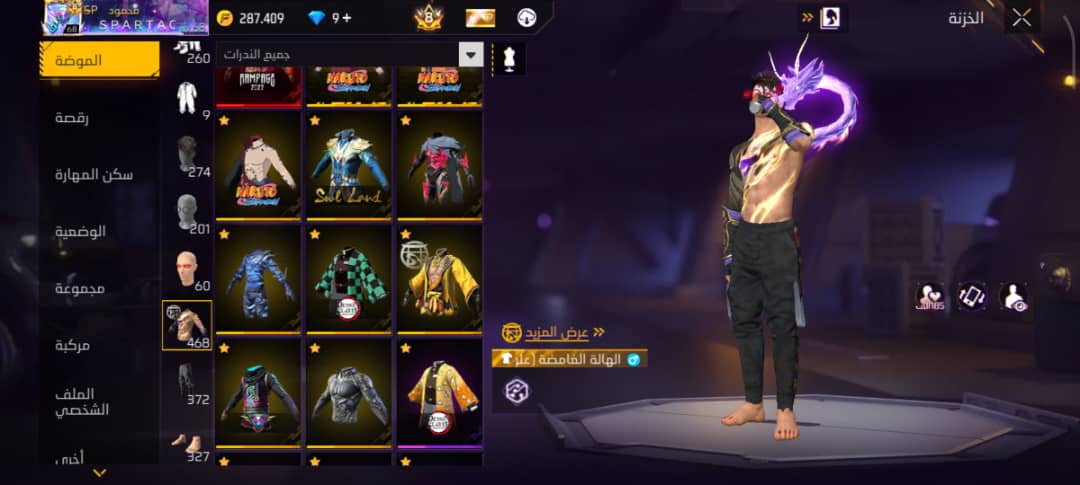This screenshot has width=1080, height=485.
Task: Click the mannequin icon beside the filter
Action: (x=509, y=58)
